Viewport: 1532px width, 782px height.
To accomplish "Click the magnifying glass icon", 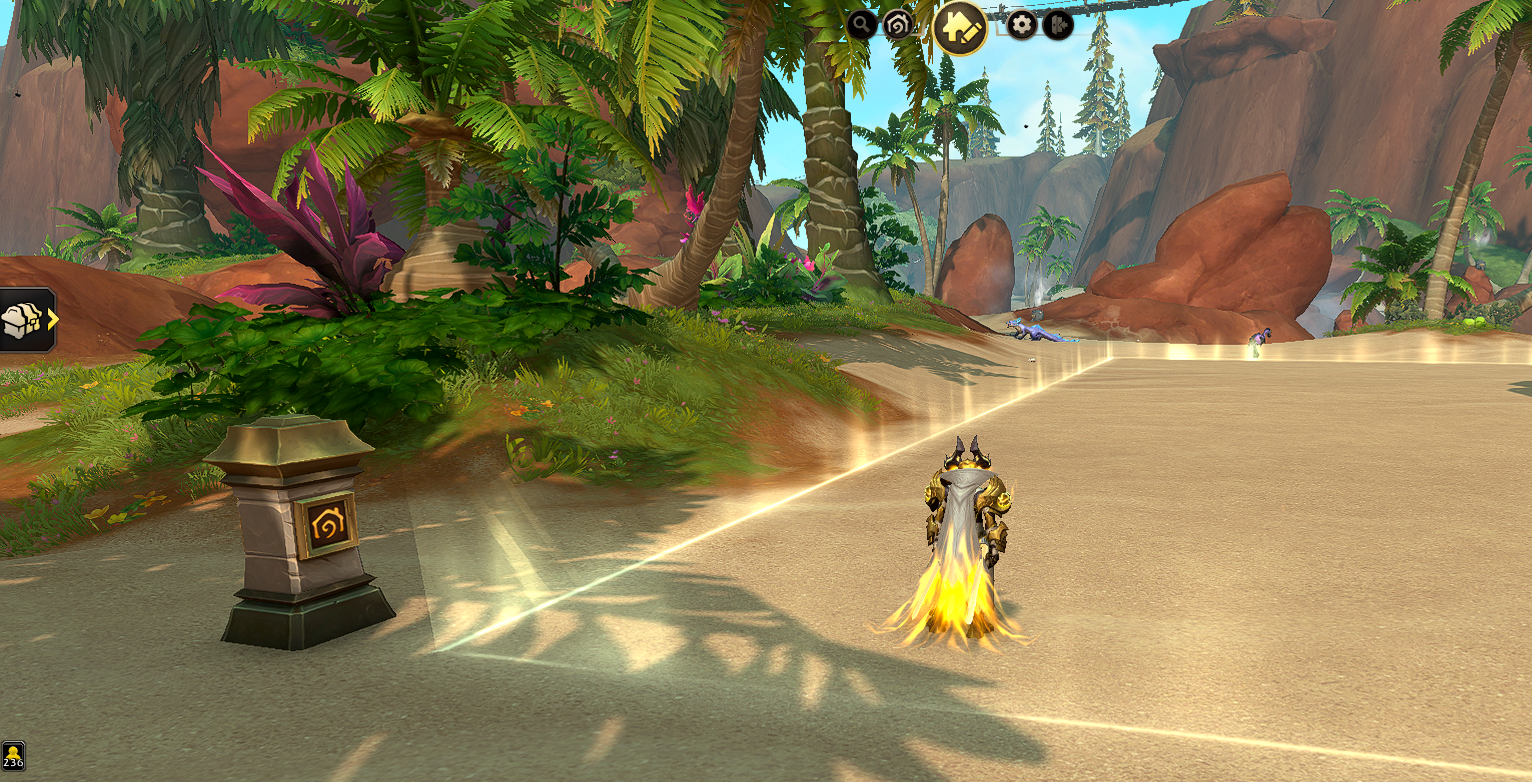I will [862, 24].
